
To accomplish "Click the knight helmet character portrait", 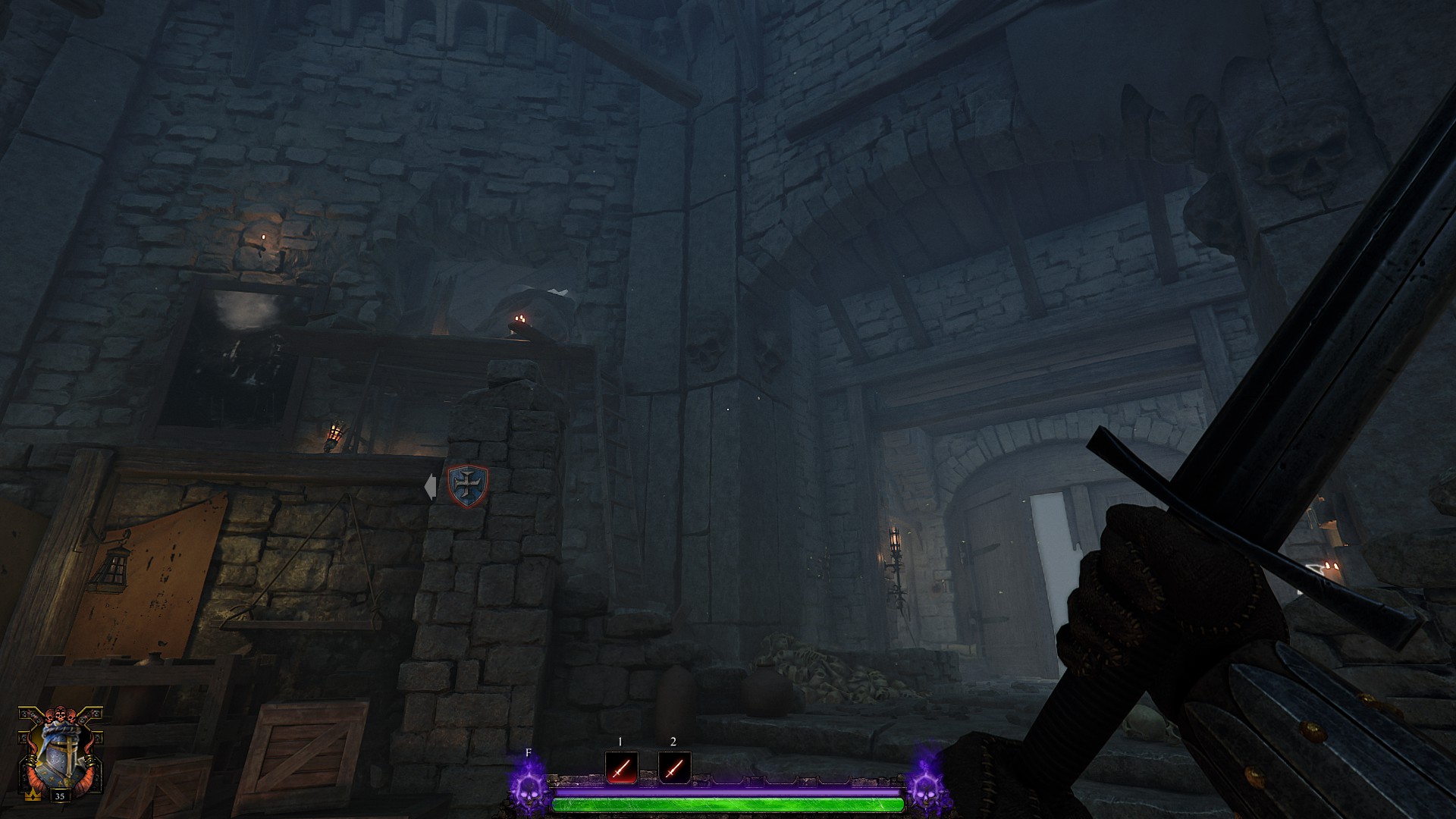I will (60, 755).
